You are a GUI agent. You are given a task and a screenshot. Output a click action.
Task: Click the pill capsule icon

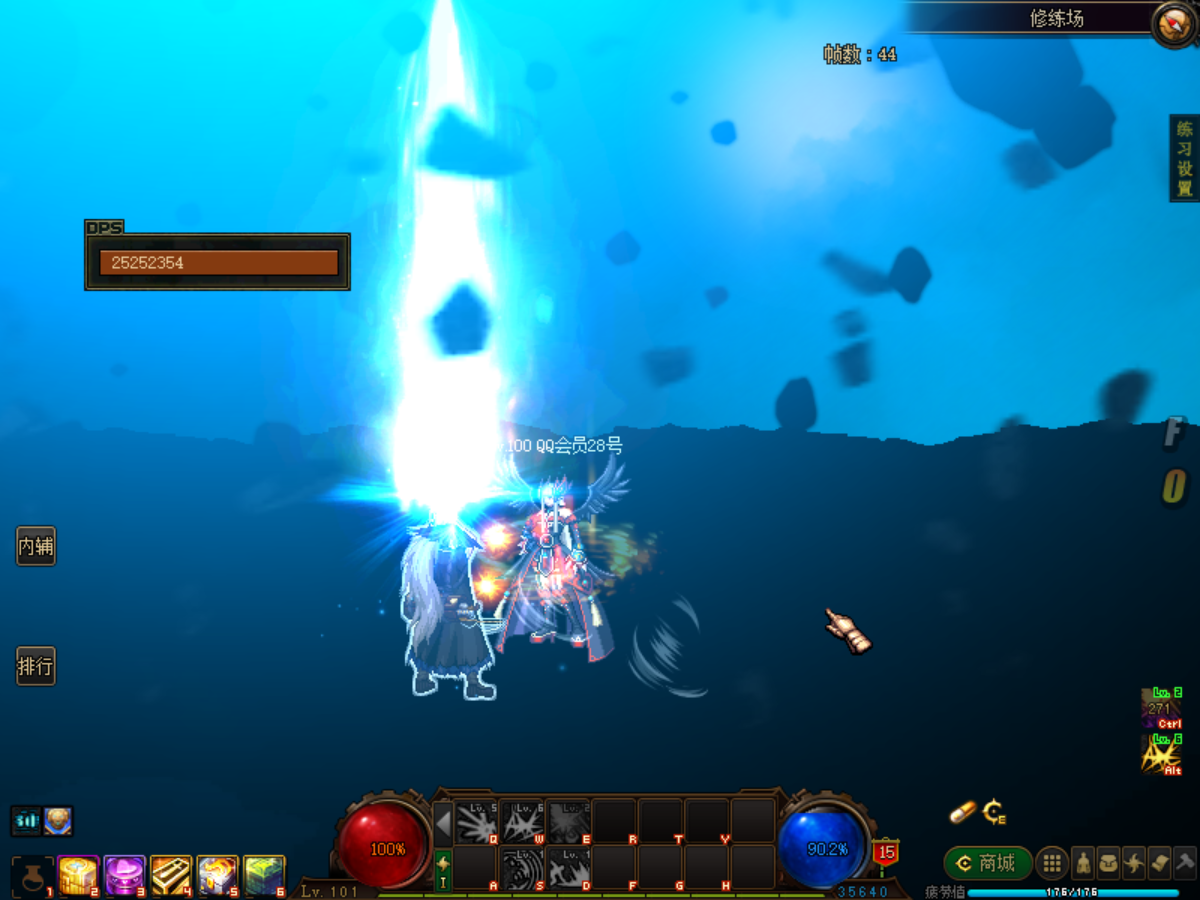tap(962, 813)
